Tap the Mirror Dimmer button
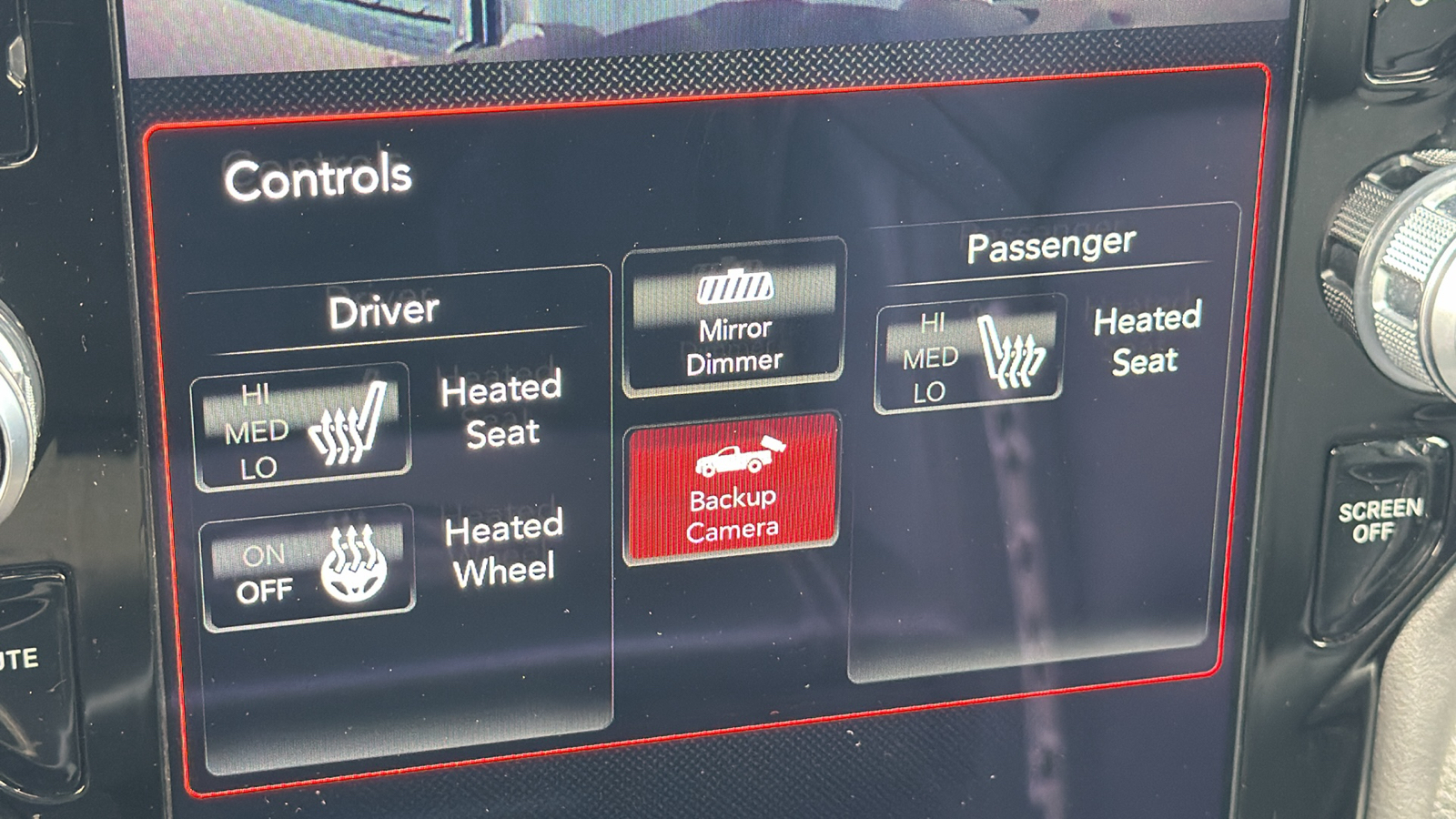Viewport: 1456px width, 819px height. pyautogui.click(x=733, y=318)
